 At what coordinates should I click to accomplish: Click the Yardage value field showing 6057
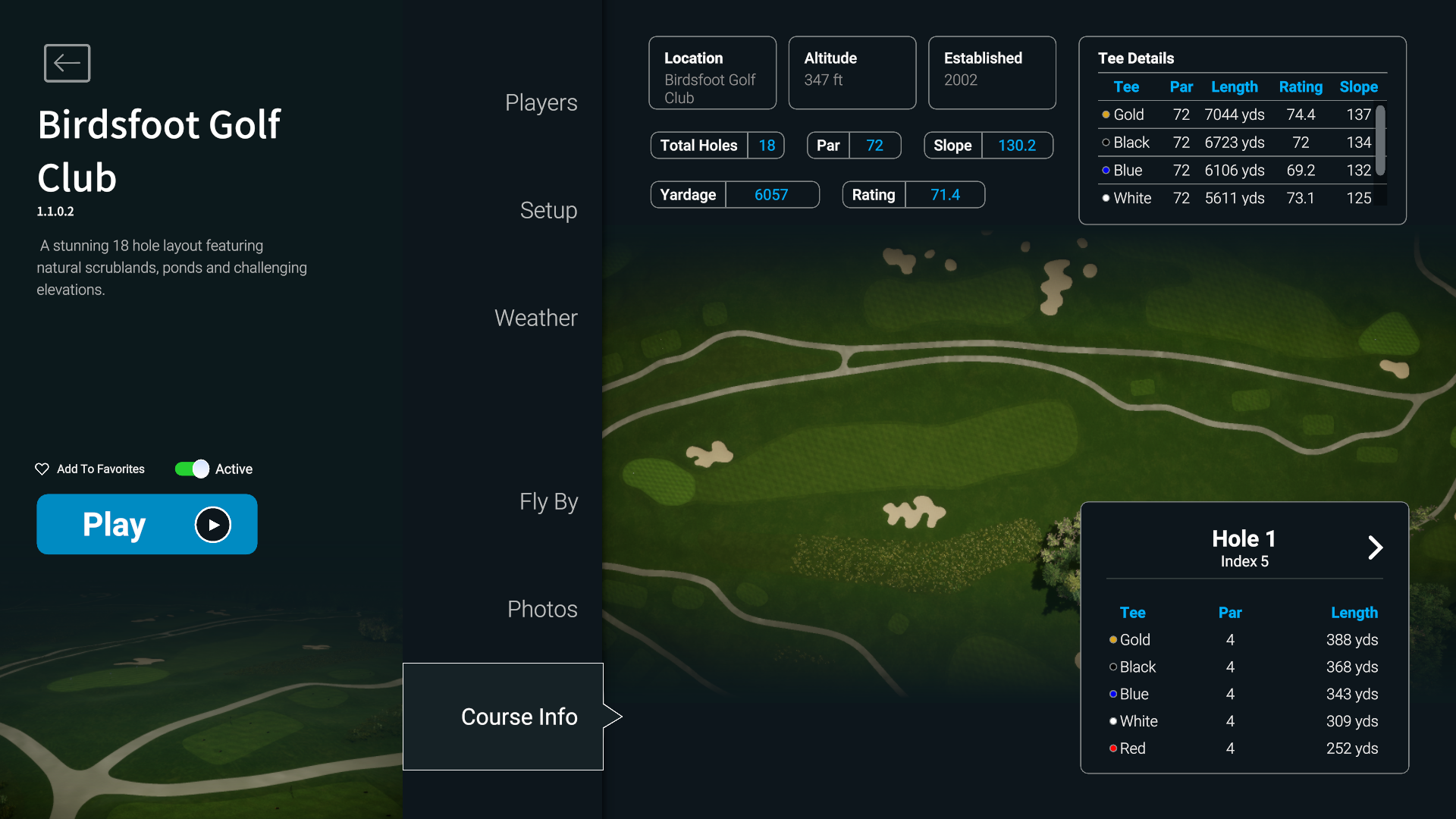[771, 194]
